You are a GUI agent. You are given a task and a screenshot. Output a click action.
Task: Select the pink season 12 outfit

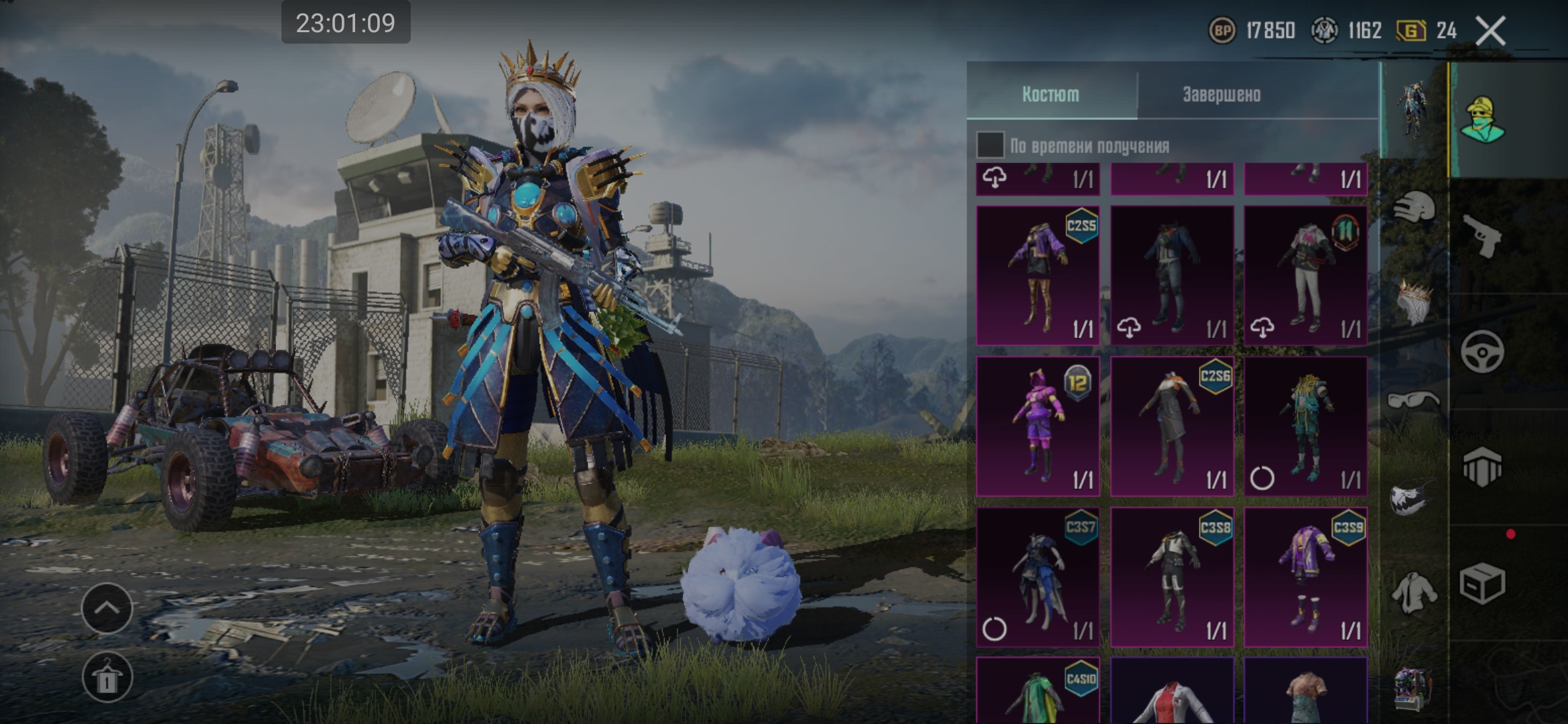click(1037, 426)
